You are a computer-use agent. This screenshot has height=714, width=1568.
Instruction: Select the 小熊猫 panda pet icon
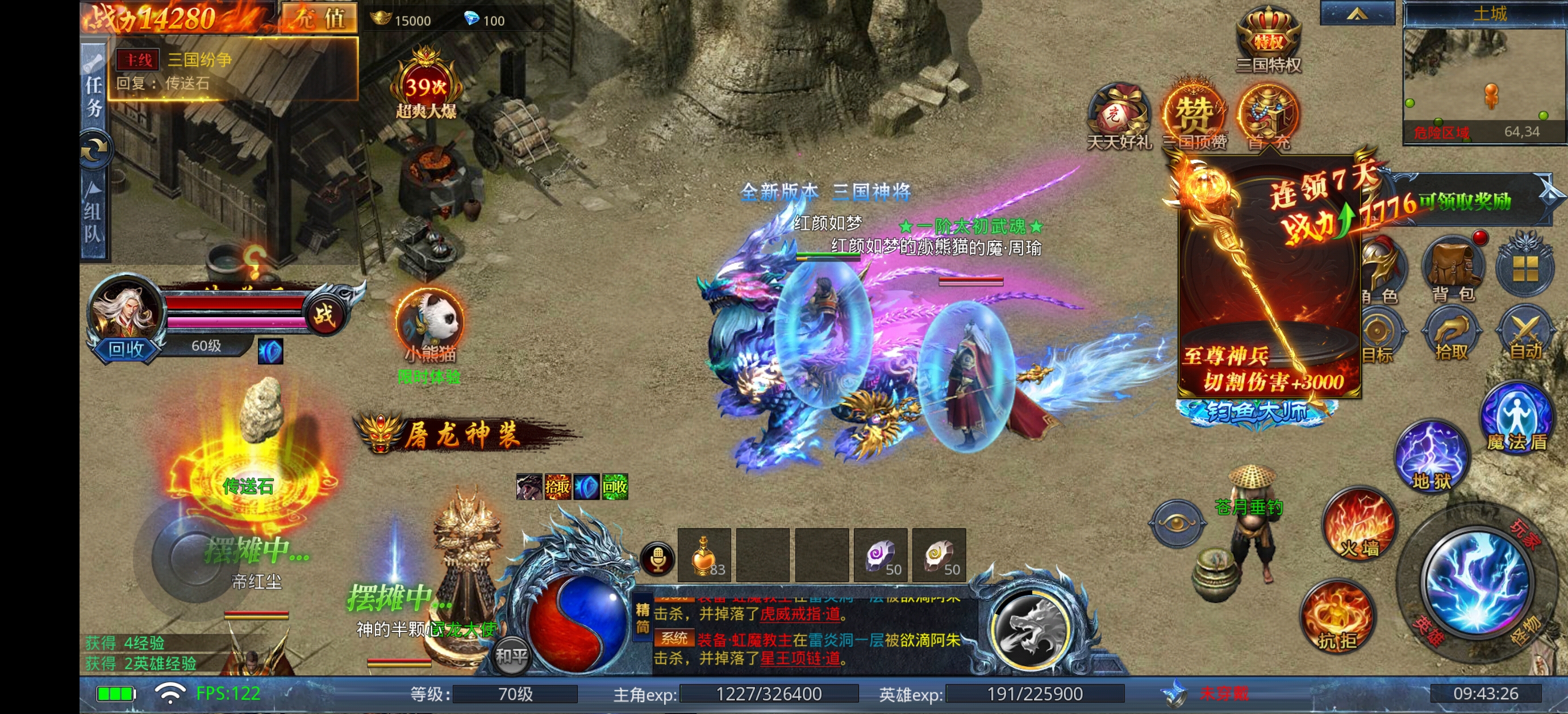(x=429, y=319)
